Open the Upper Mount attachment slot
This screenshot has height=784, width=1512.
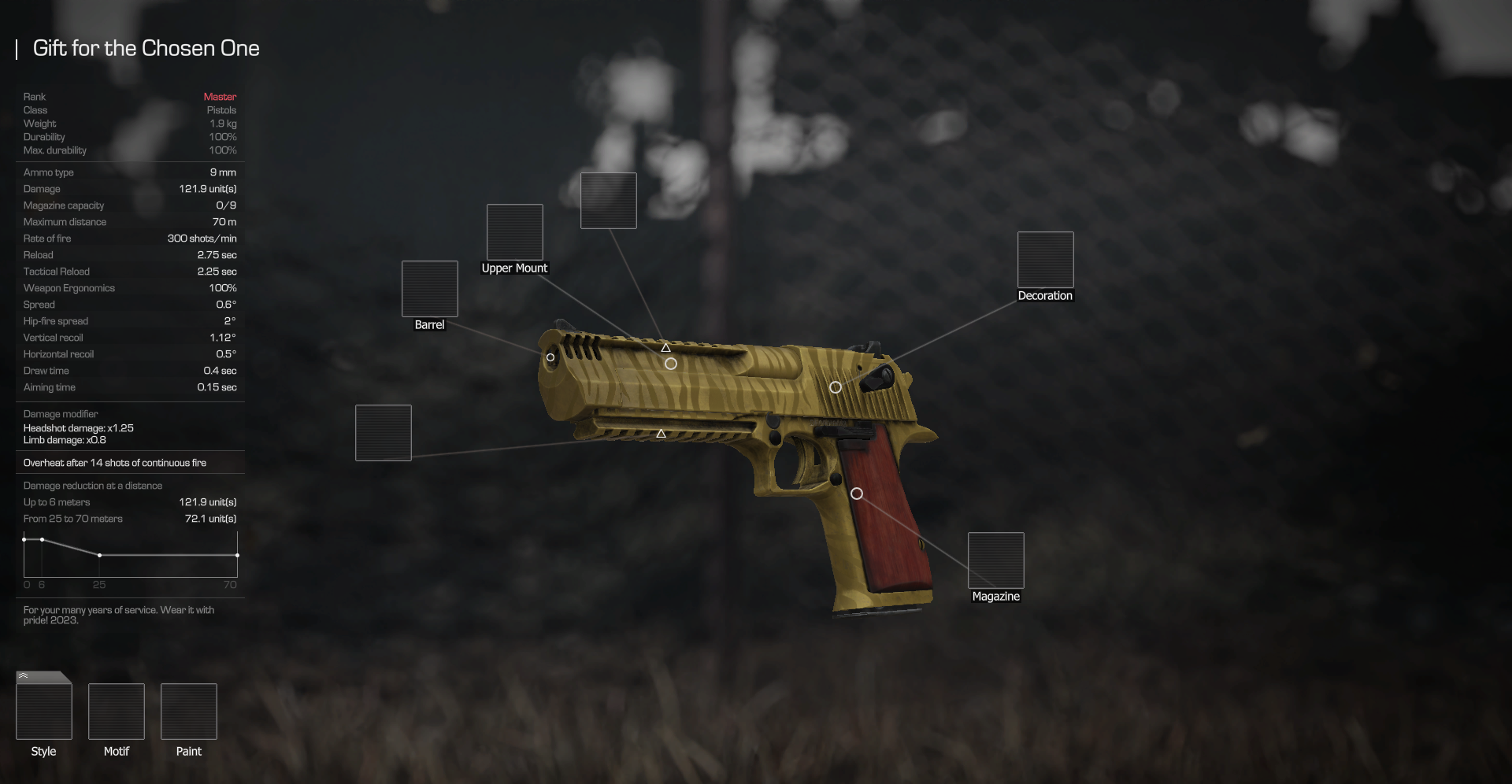click(x=514, y=232)
